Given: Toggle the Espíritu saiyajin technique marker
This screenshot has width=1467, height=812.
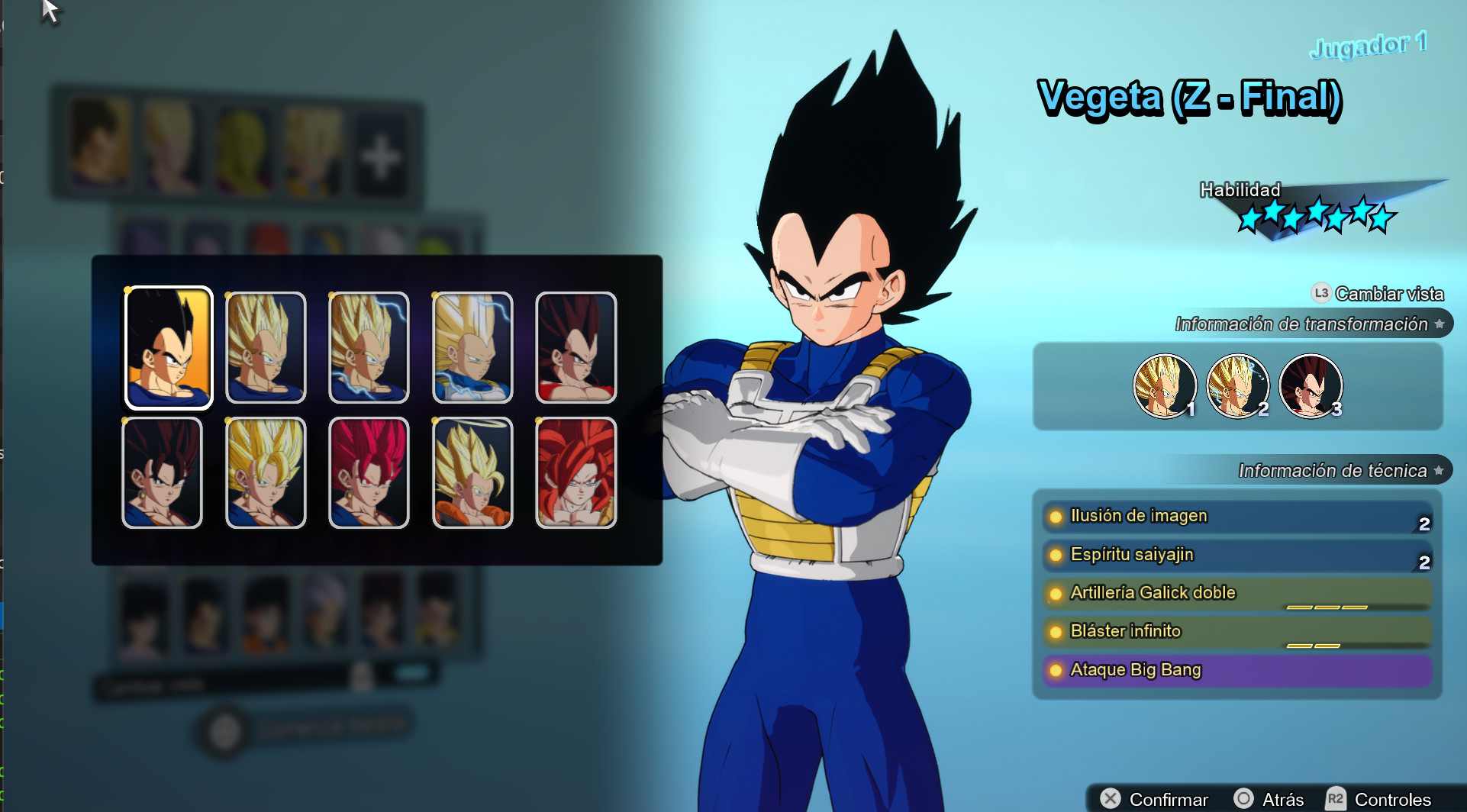Looking at the screenshot, I should [x=1056, y=555].
